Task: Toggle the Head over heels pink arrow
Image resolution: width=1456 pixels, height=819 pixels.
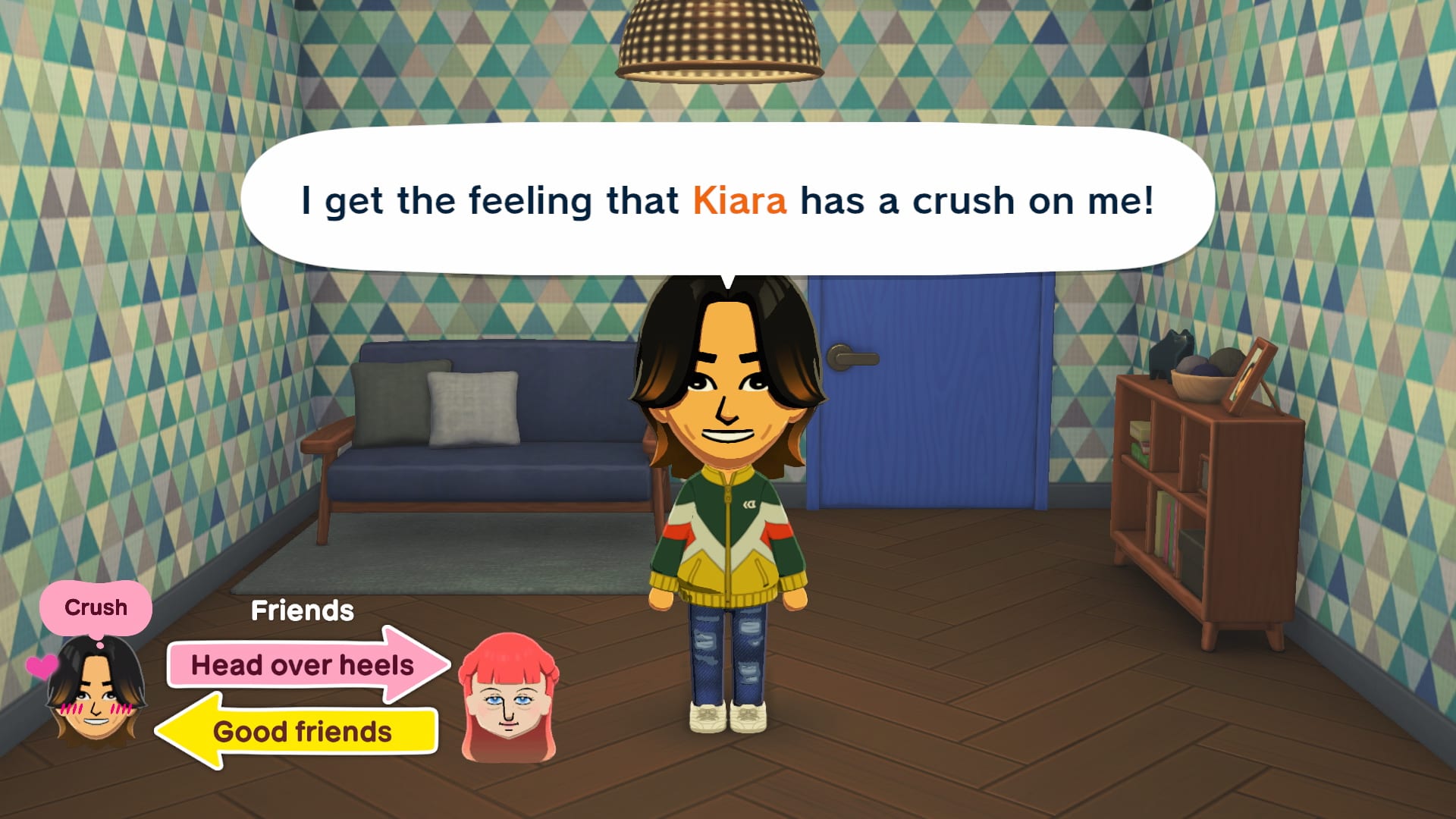Action: tap(303, 665)
